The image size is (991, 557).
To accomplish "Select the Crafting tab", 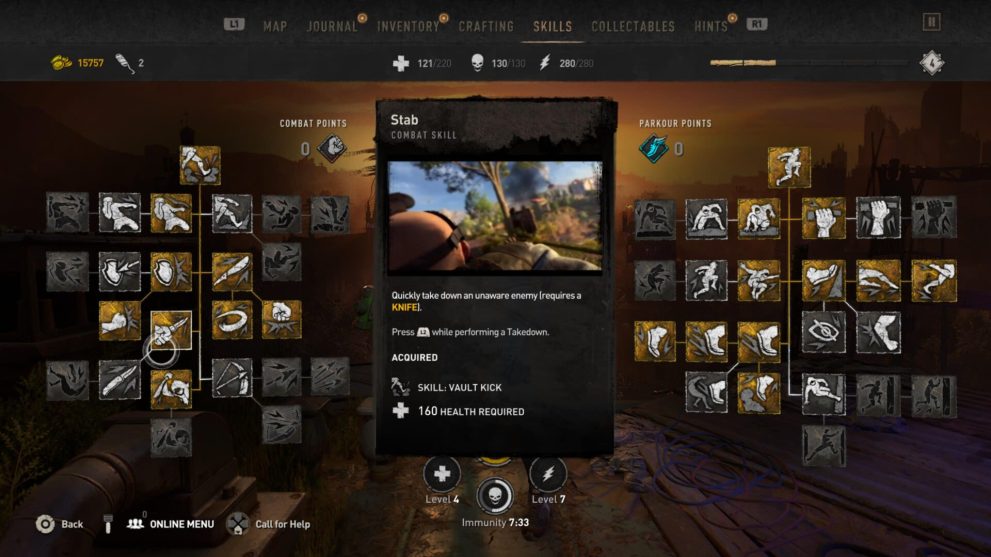I will 486,26.
